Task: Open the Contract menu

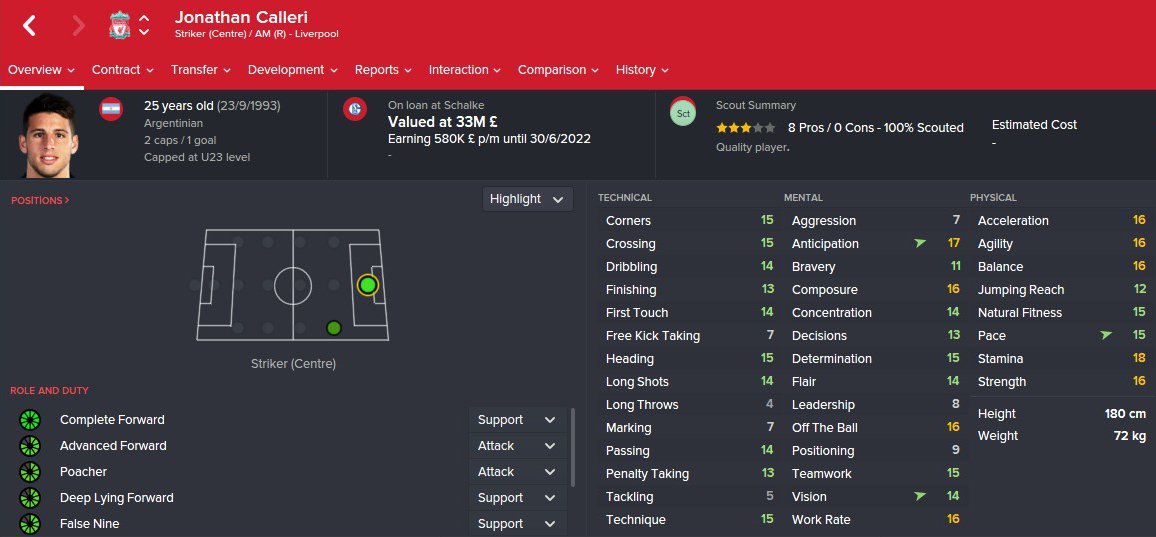Action: (x=122, y=70)
